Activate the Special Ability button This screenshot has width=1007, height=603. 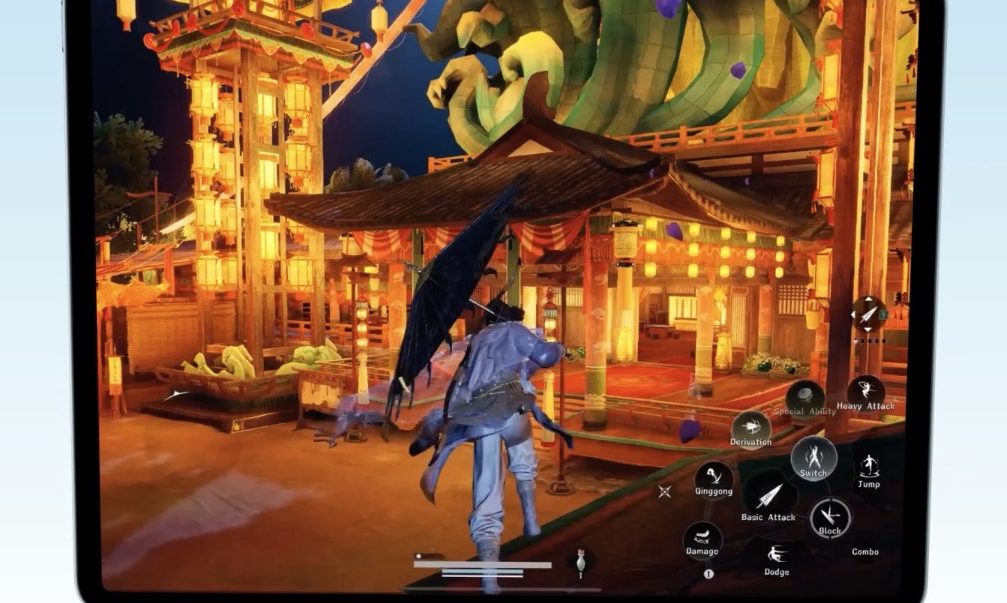(805, 397)
